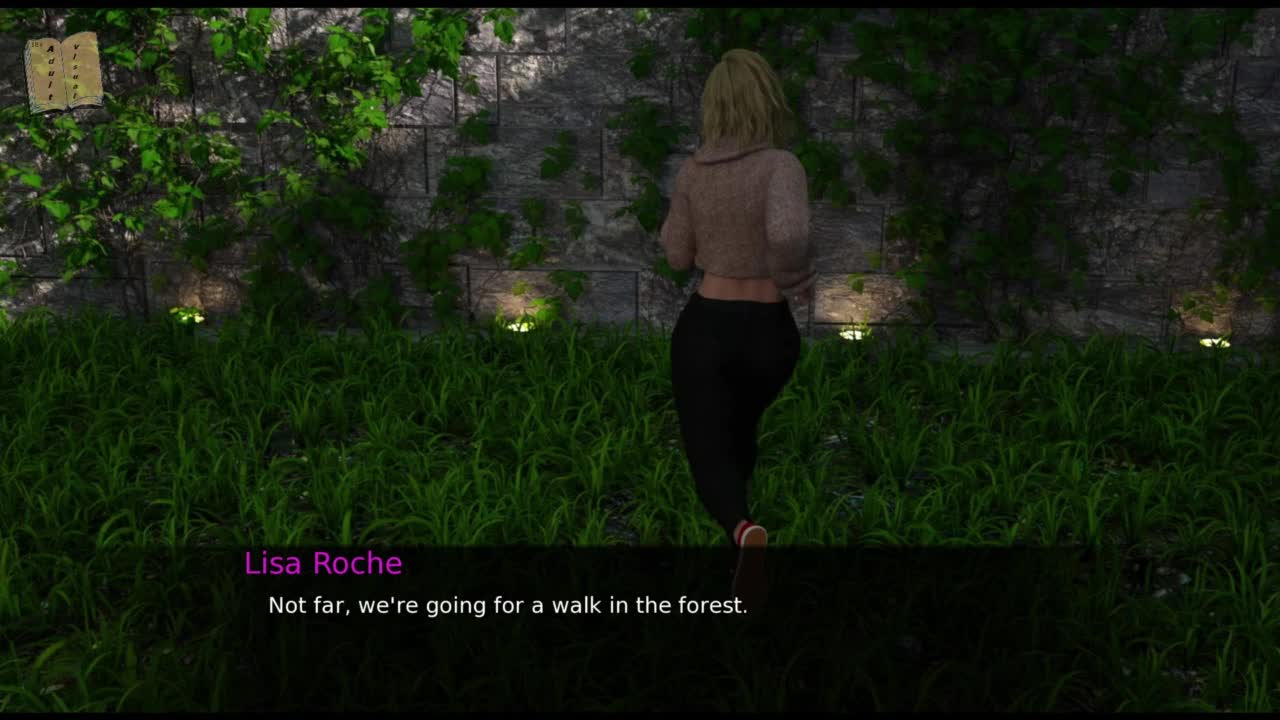Screen dimensions: 1280x720
Task: Advance the Lisa Roche dialogue text box
Action: 640,620
